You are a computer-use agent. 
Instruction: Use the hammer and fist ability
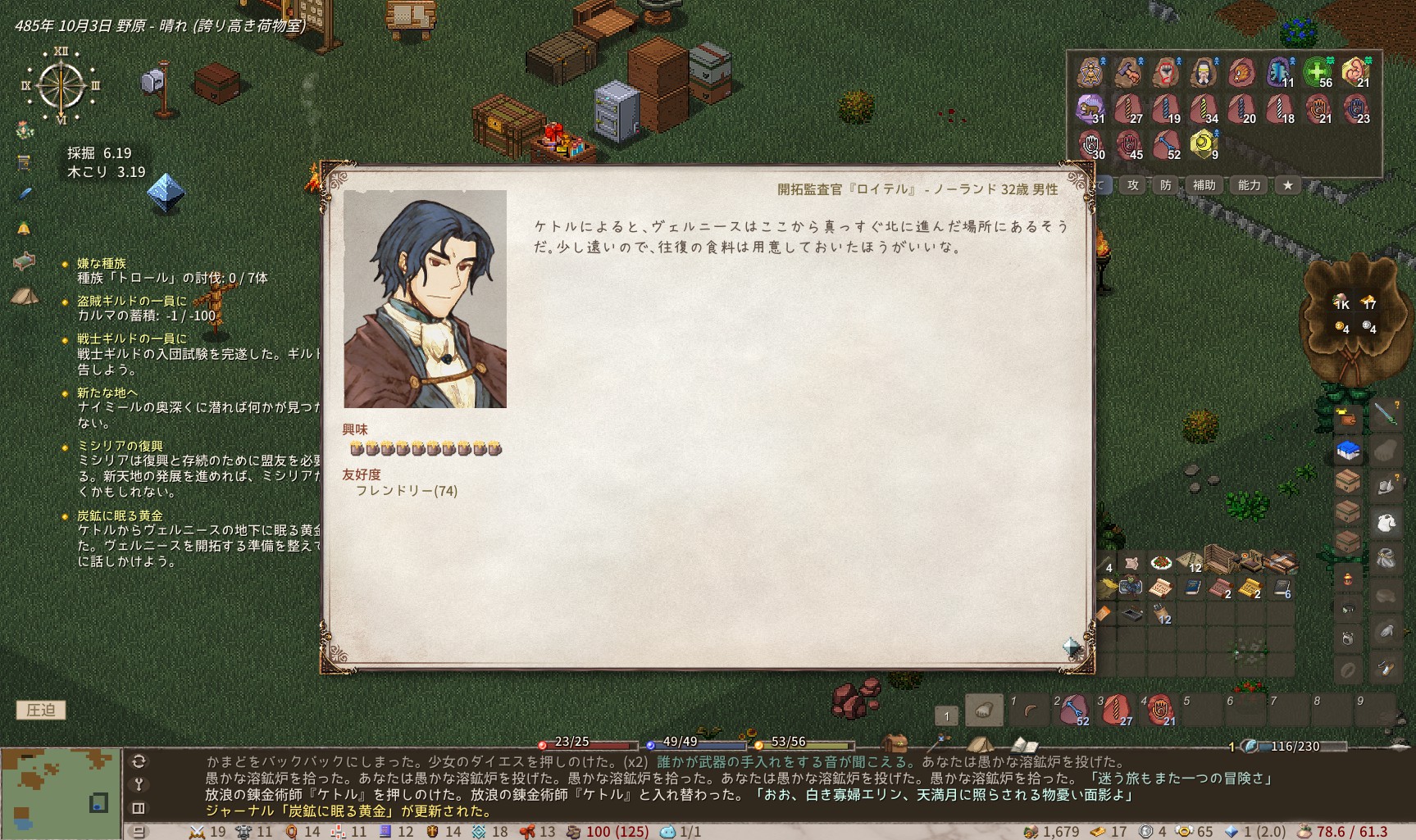click(1128, 72)
